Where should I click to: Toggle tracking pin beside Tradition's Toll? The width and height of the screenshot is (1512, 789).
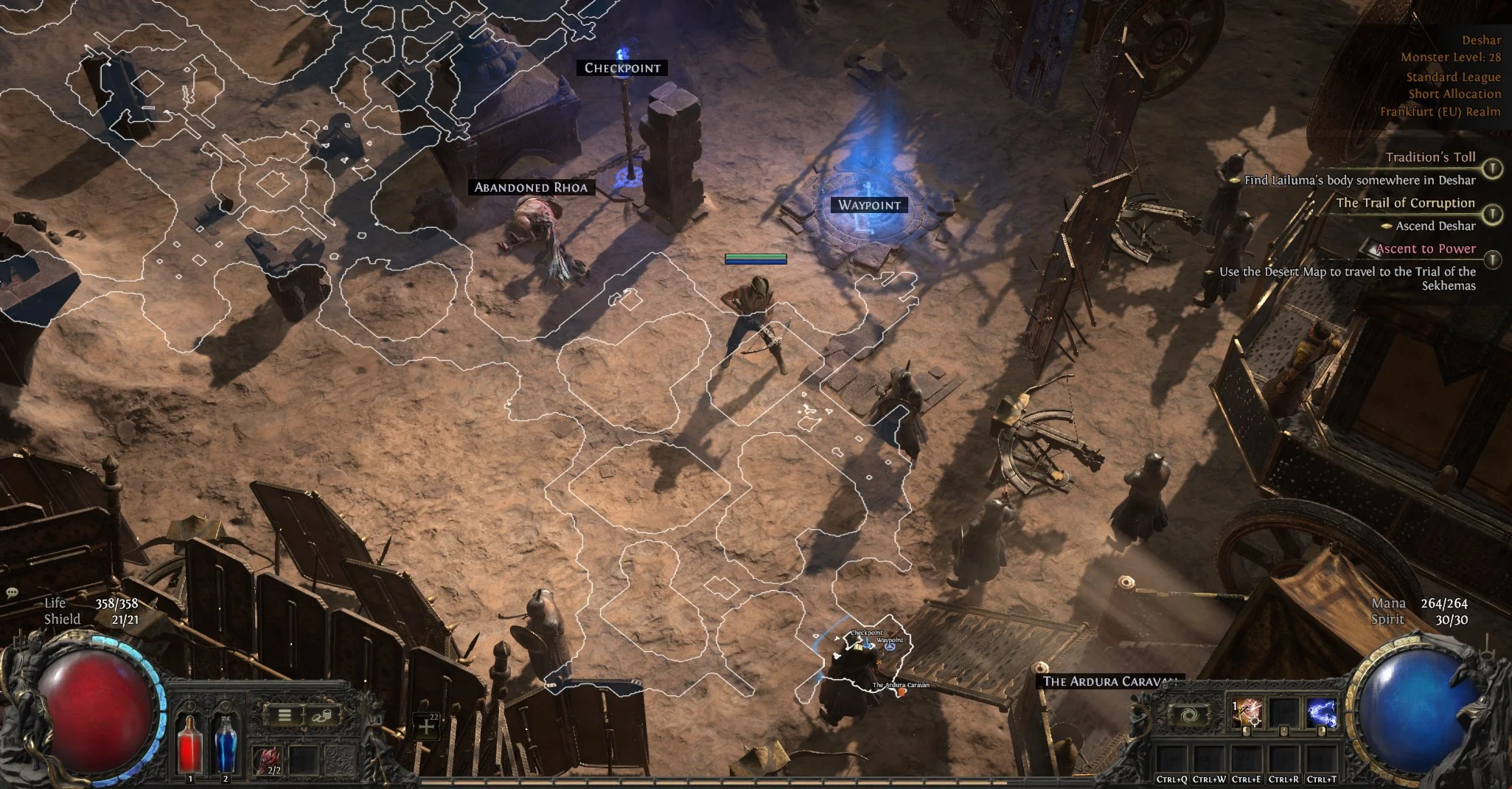tap(1492, 169)
